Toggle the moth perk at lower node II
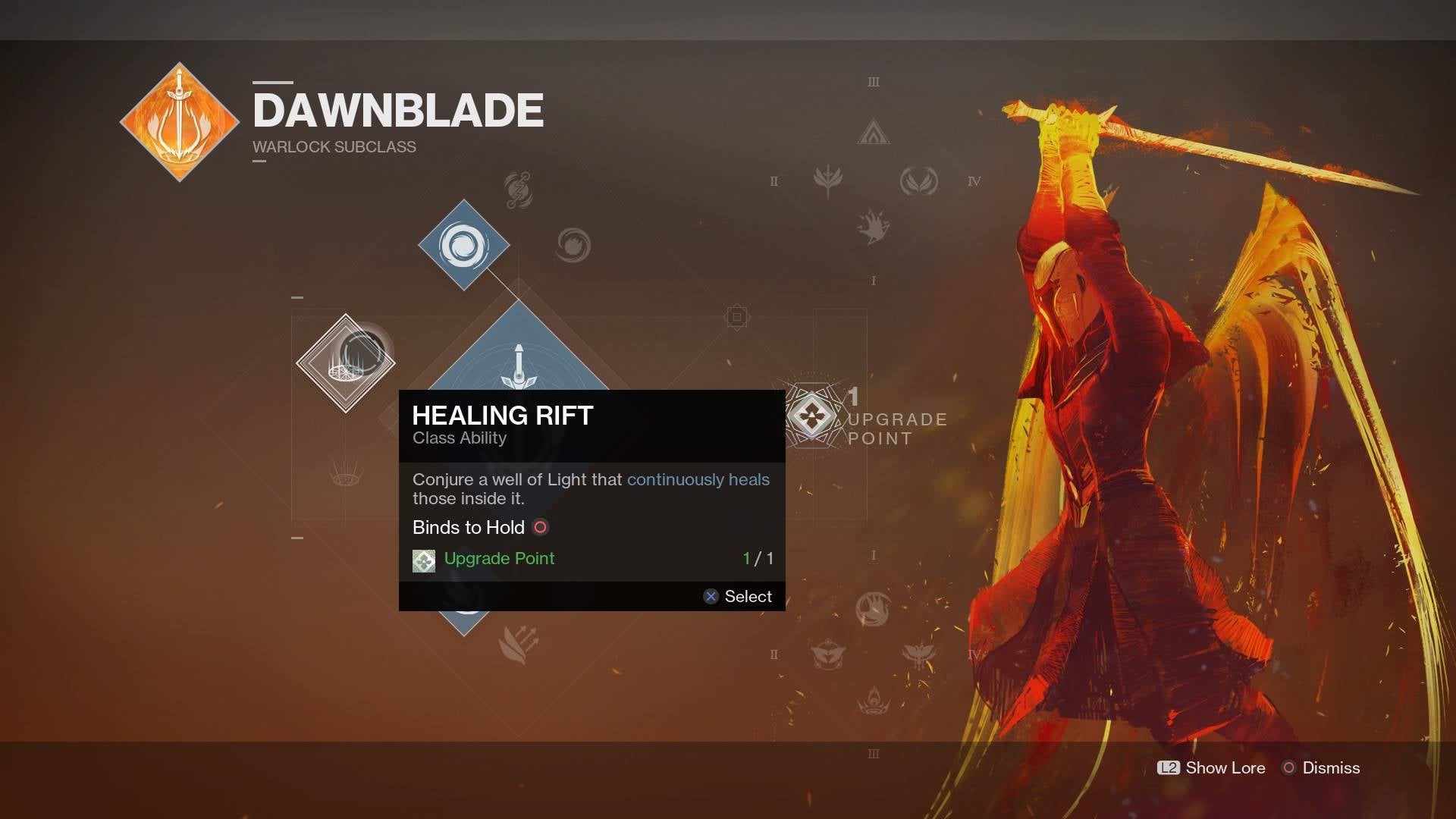1456x819 pixels. [x=827, y=654]
